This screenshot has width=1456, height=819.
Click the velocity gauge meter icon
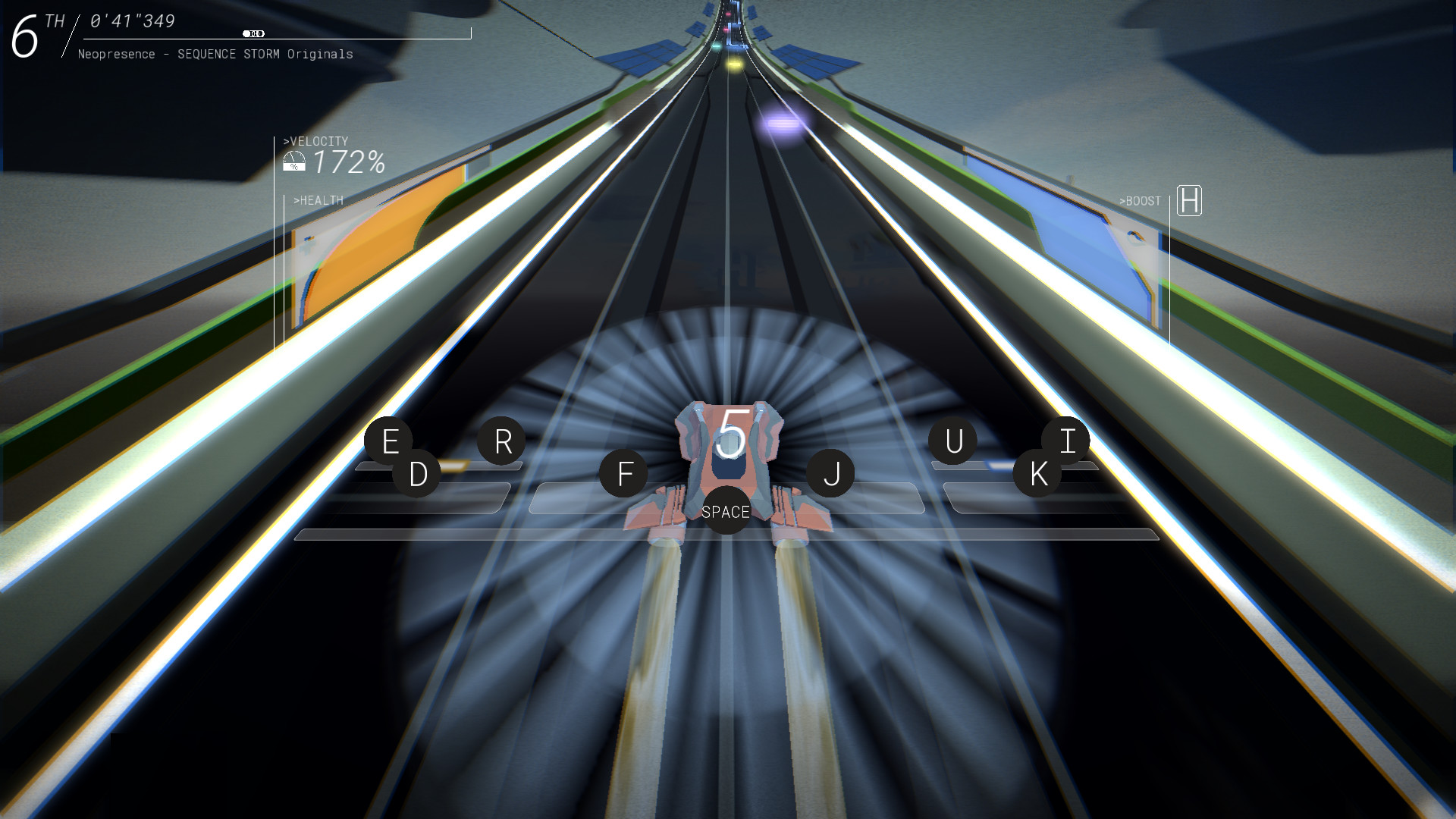(293, 160)
